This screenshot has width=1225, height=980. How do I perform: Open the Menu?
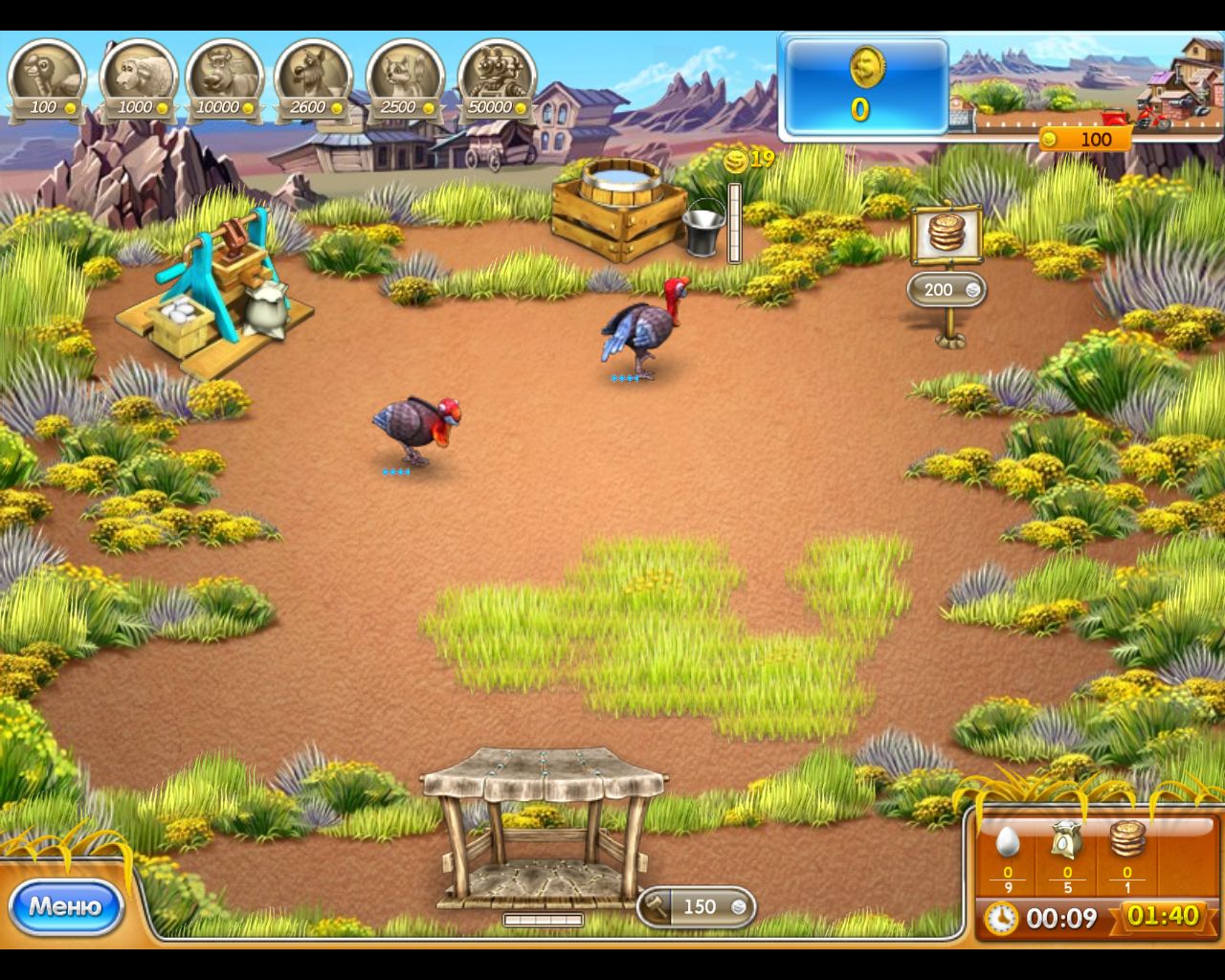tap(65, 905)
